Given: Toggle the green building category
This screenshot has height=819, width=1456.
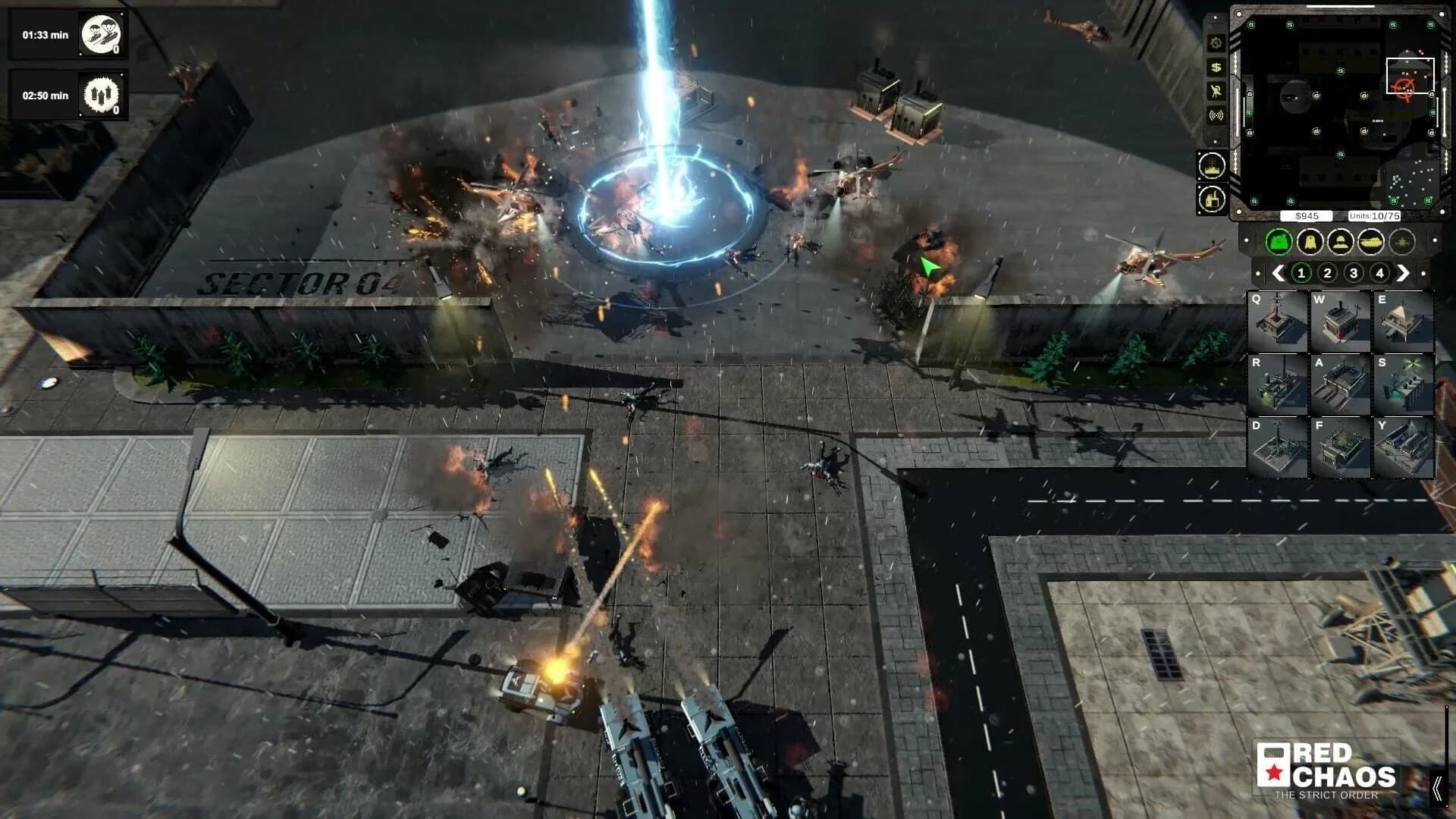Looking at the screenshot, I should 1277,243.
